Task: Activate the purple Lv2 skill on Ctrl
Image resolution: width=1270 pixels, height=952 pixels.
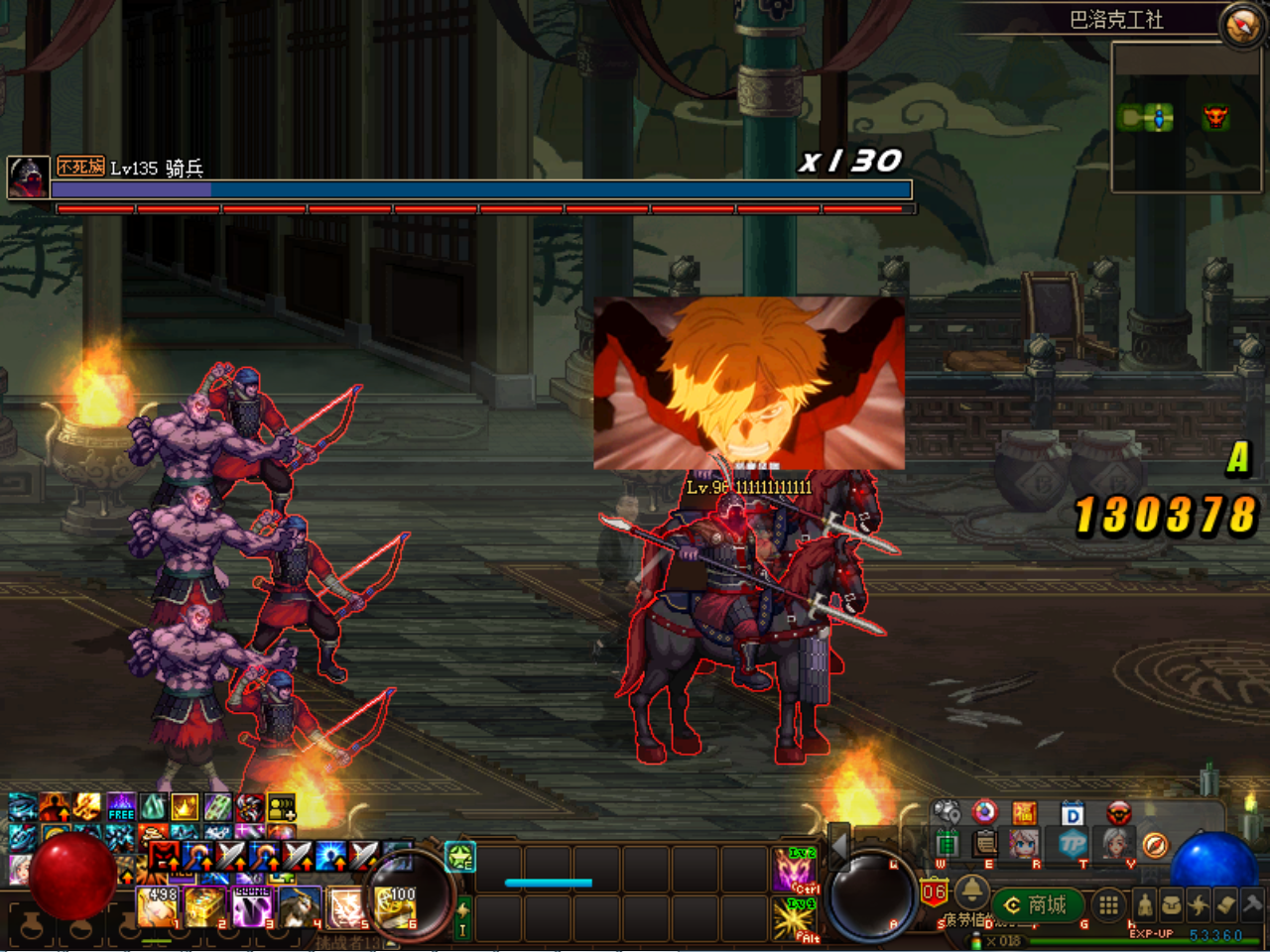Action: coord(794,870)
